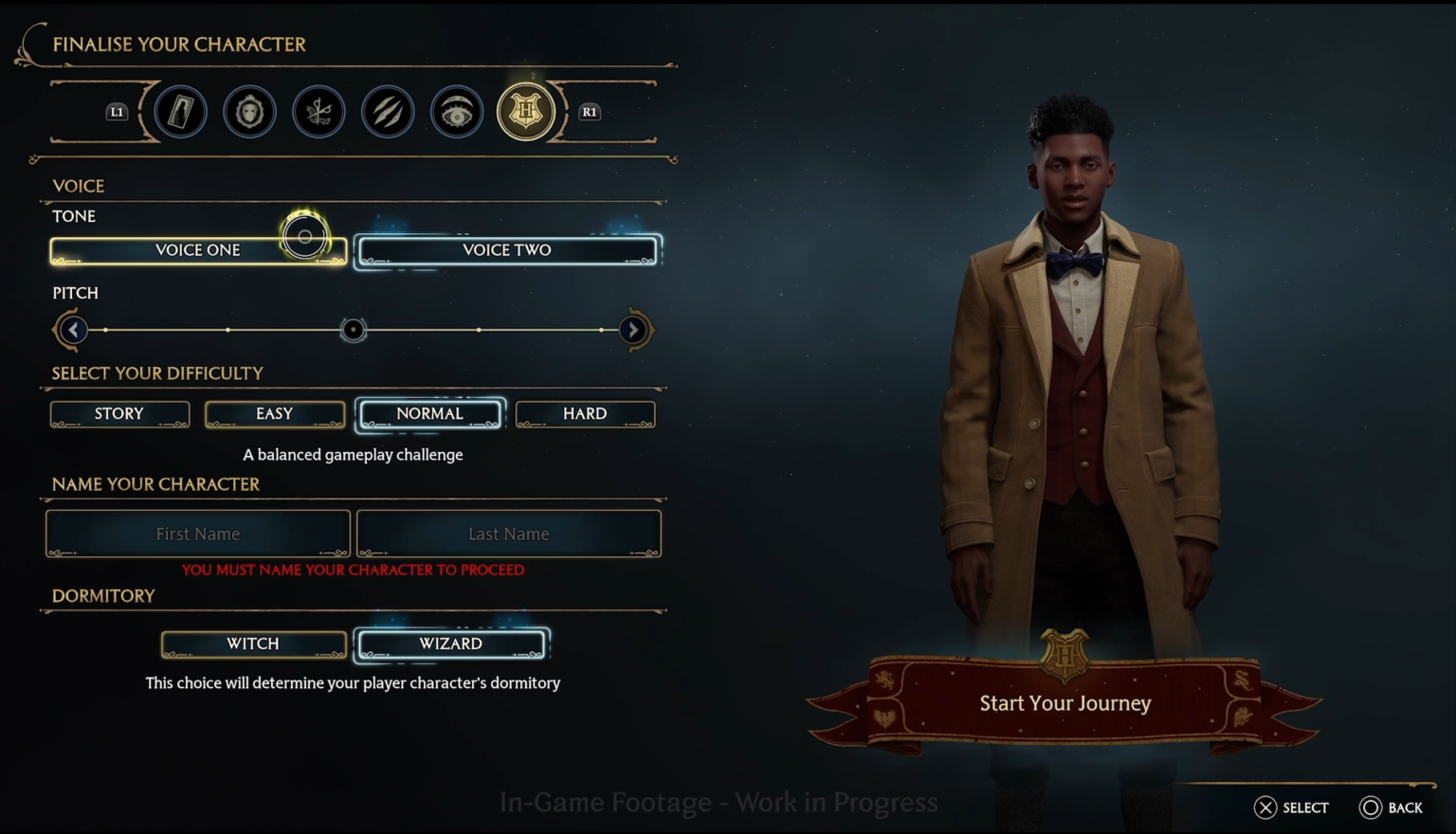The image size is (1456, 834).
Task: Click the L1 shoulder button icon
Action: click(117, 111)
